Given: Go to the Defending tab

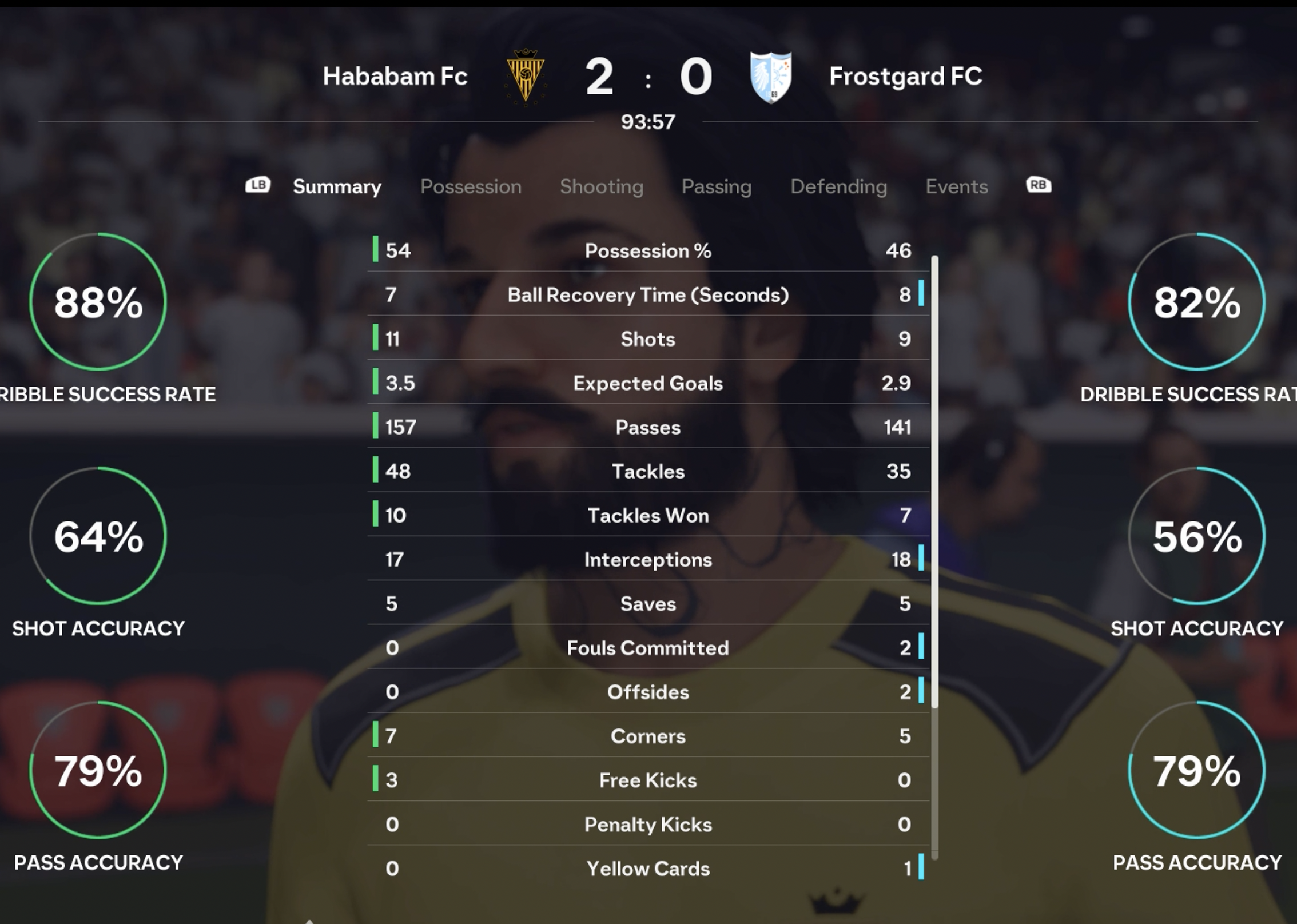Looking at the screenshot, I should 838,186.
